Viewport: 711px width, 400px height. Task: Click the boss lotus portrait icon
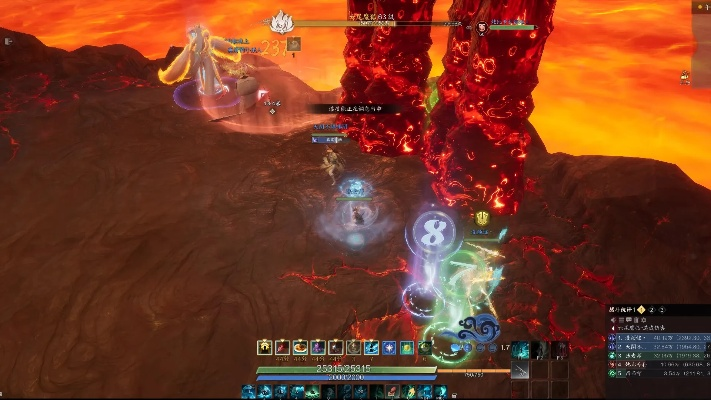point(281,20)
